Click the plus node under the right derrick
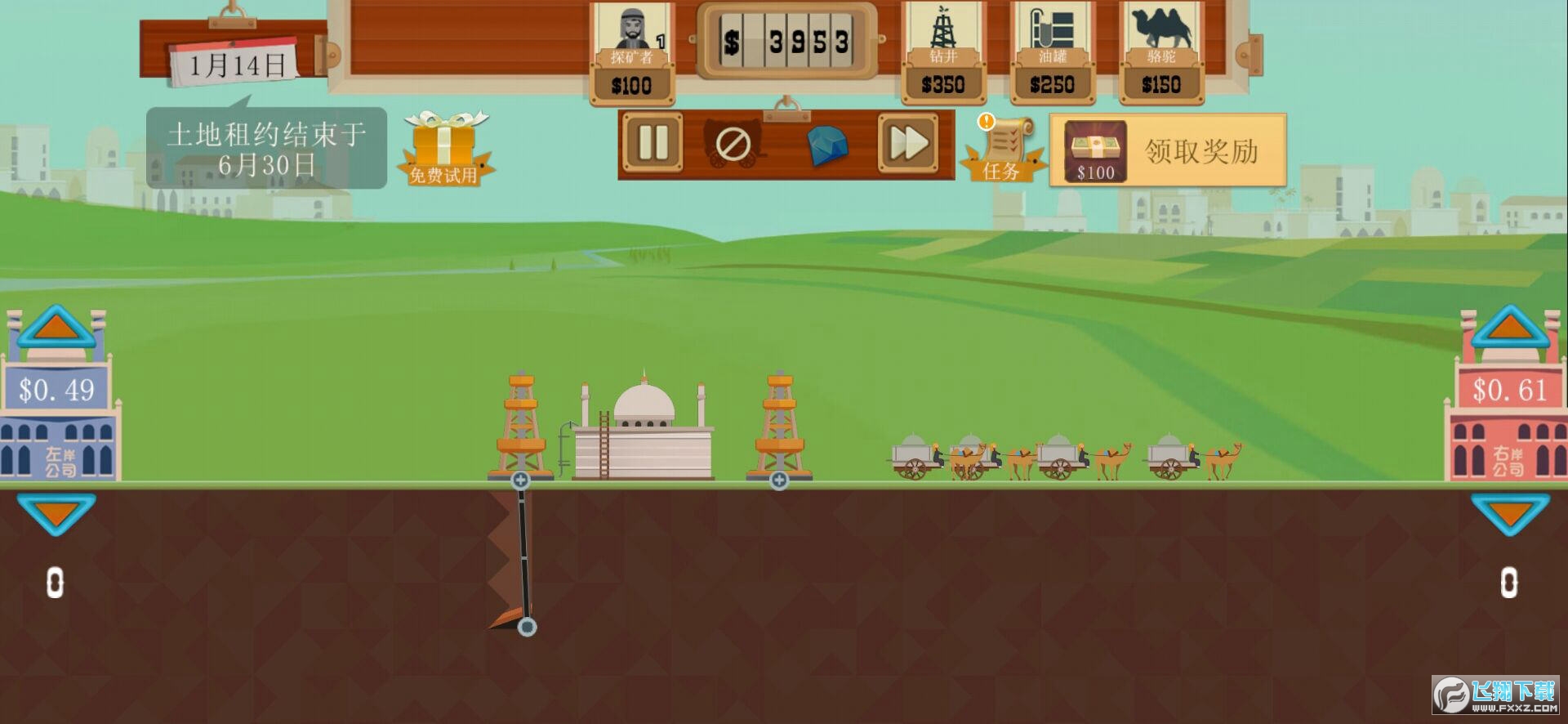The image size is (1568, 724). click(x=779, y=480)
